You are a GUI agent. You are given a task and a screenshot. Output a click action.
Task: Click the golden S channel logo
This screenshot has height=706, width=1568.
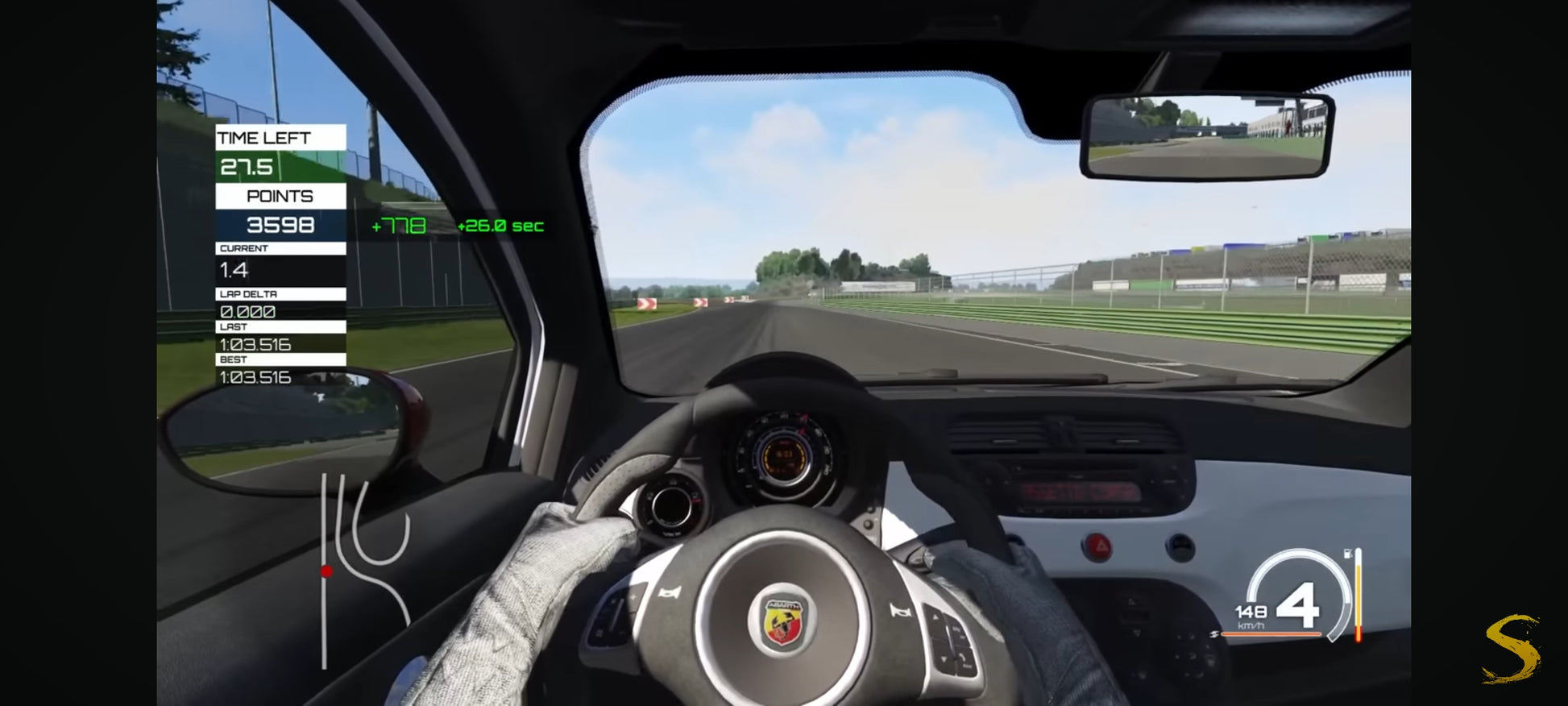point(1512,649)
